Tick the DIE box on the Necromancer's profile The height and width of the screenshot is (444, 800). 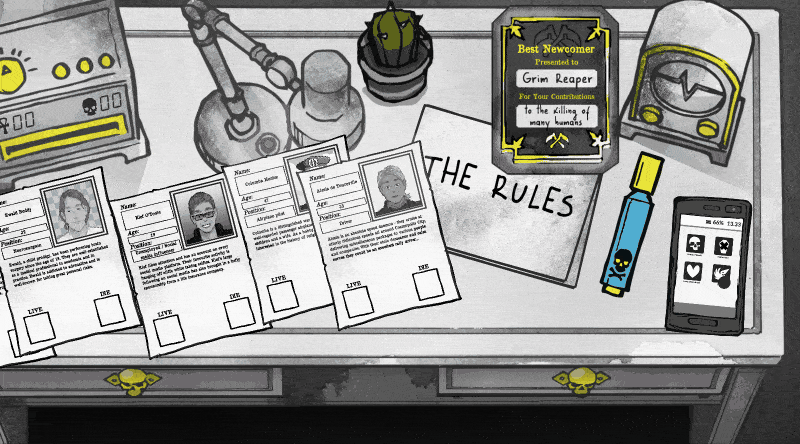(x=110, y=311)
